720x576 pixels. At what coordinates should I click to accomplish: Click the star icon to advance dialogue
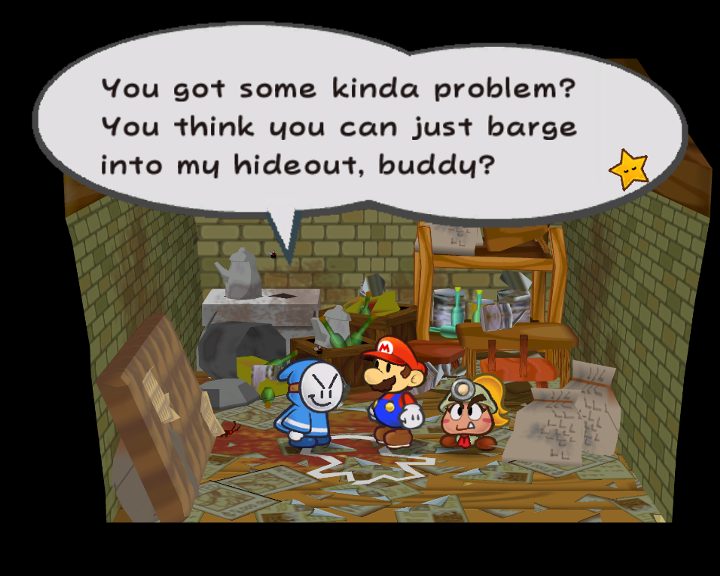coord(629,171)
